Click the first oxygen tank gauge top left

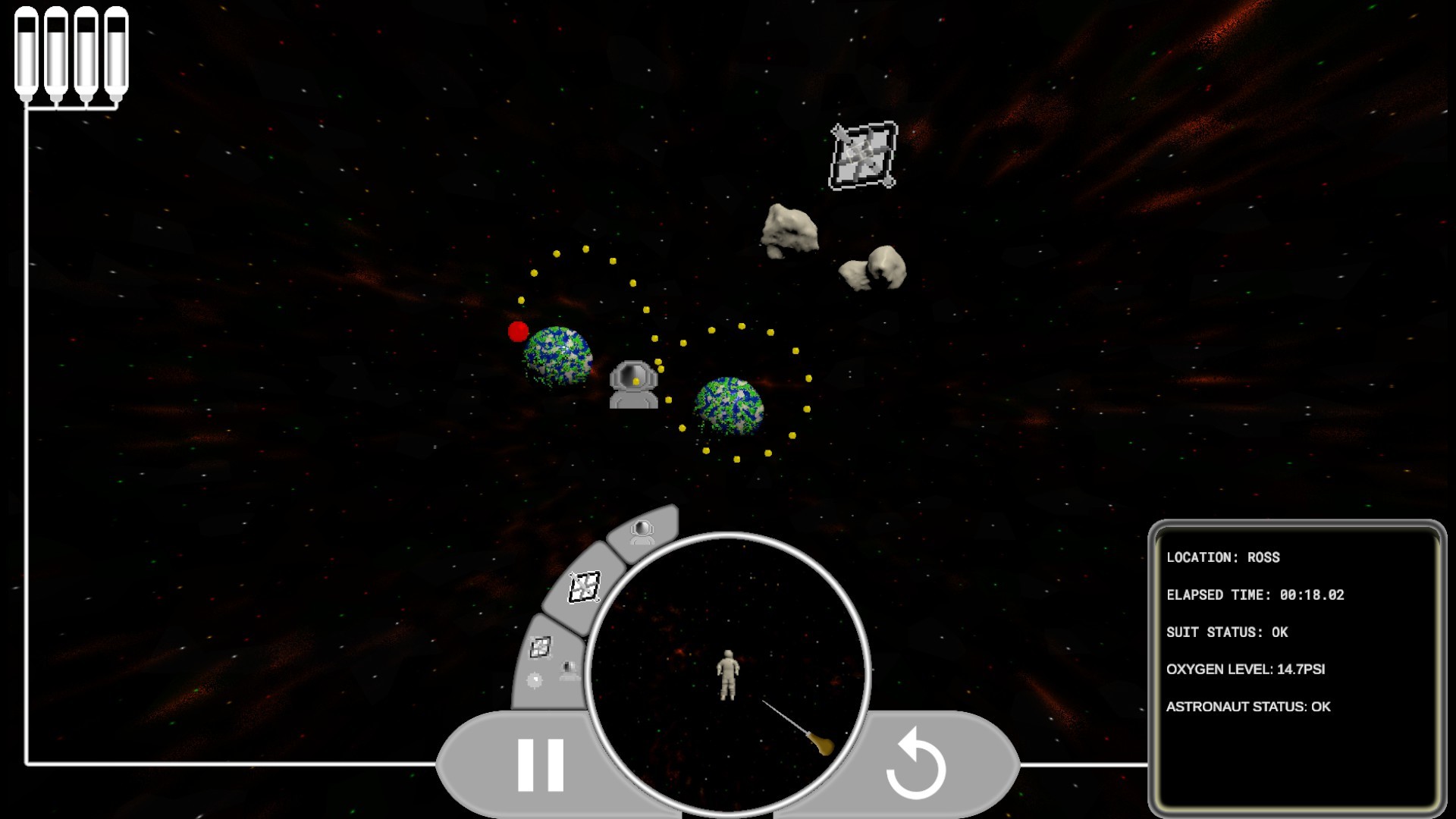click(x=24, y=49)
